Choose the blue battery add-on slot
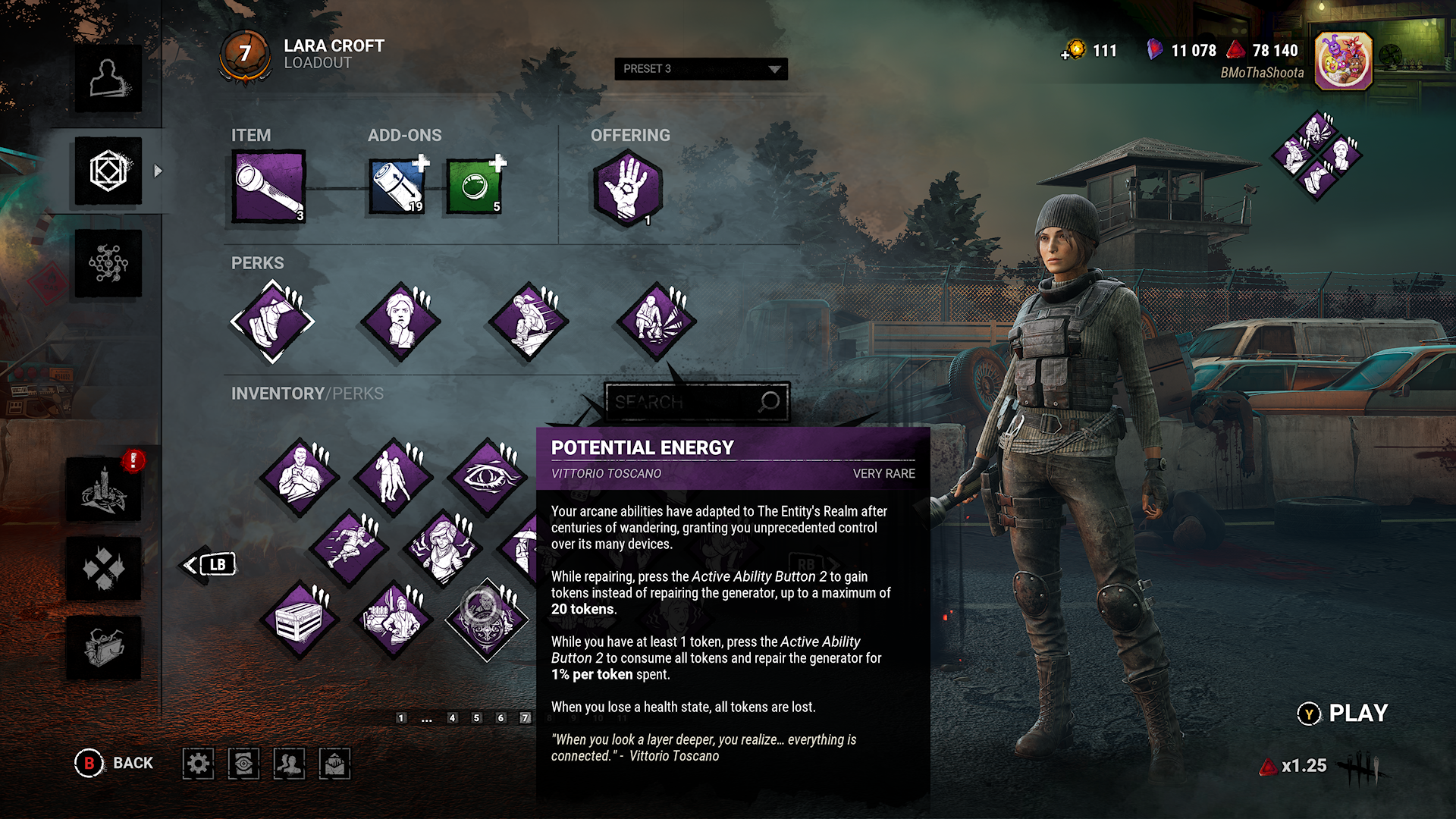 click(397, 187)
